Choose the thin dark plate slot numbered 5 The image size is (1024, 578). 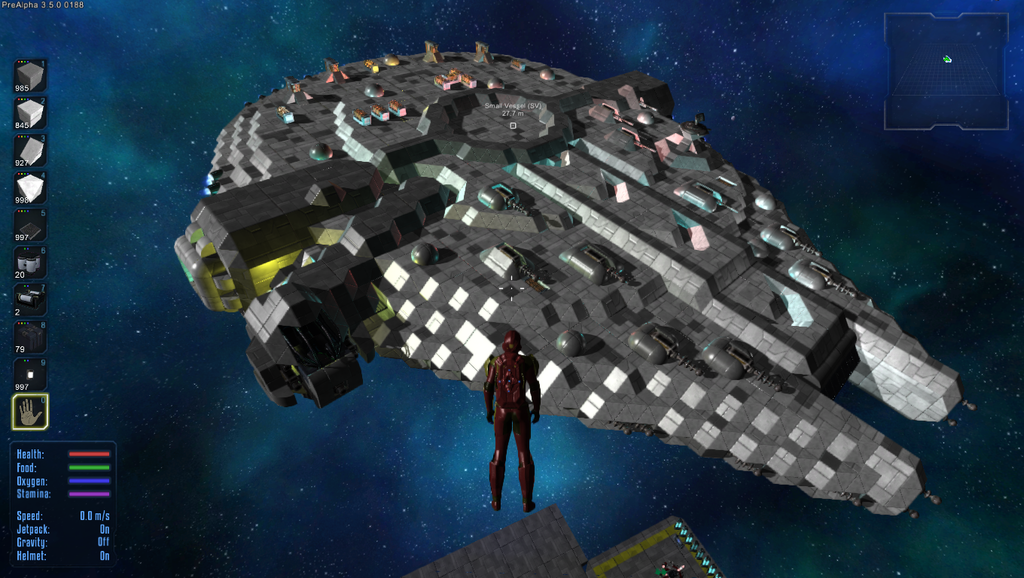(x=30, y=225)
